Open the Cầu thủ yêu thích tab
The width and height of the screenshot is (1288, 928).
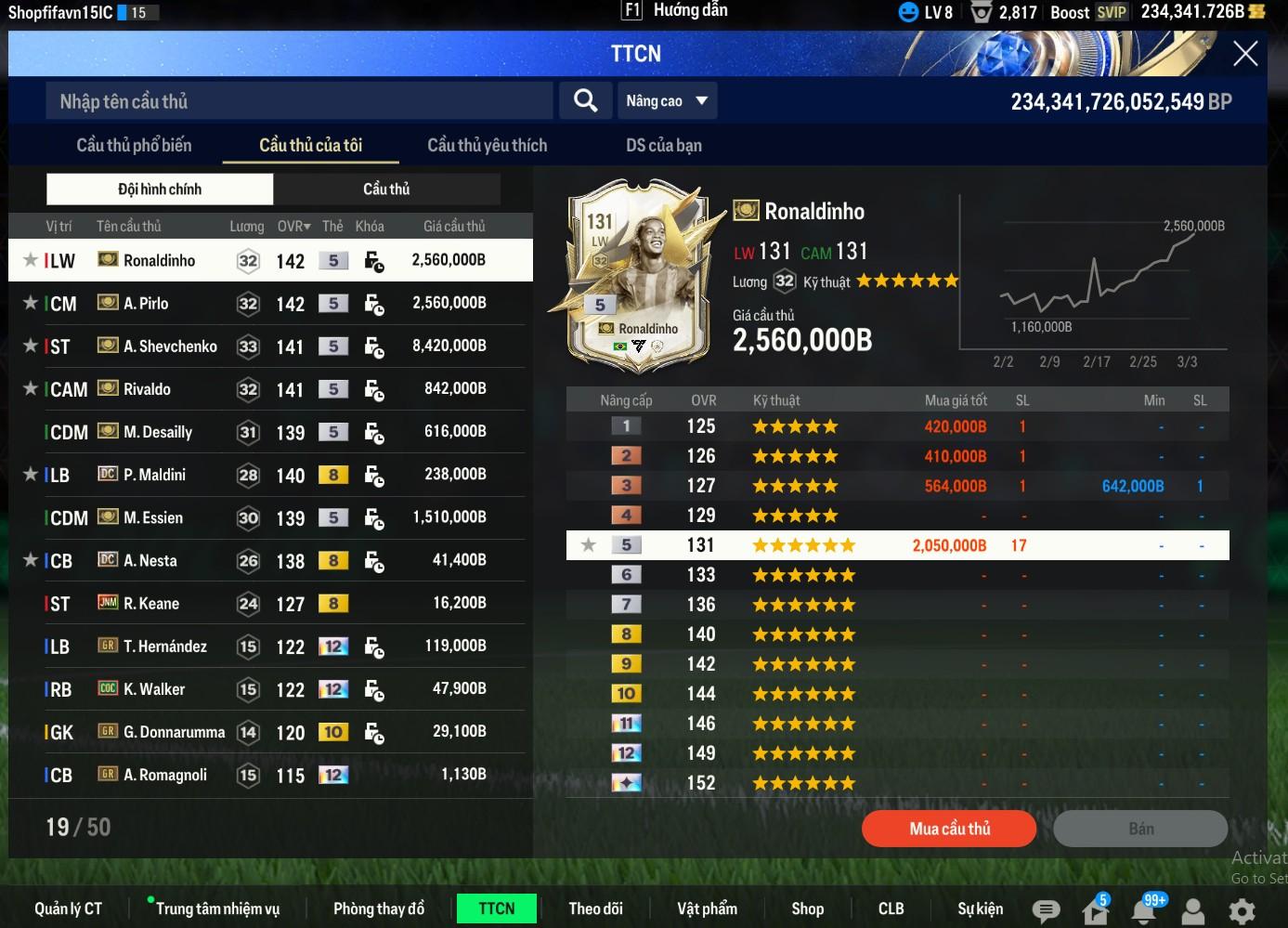pos(487,145)
